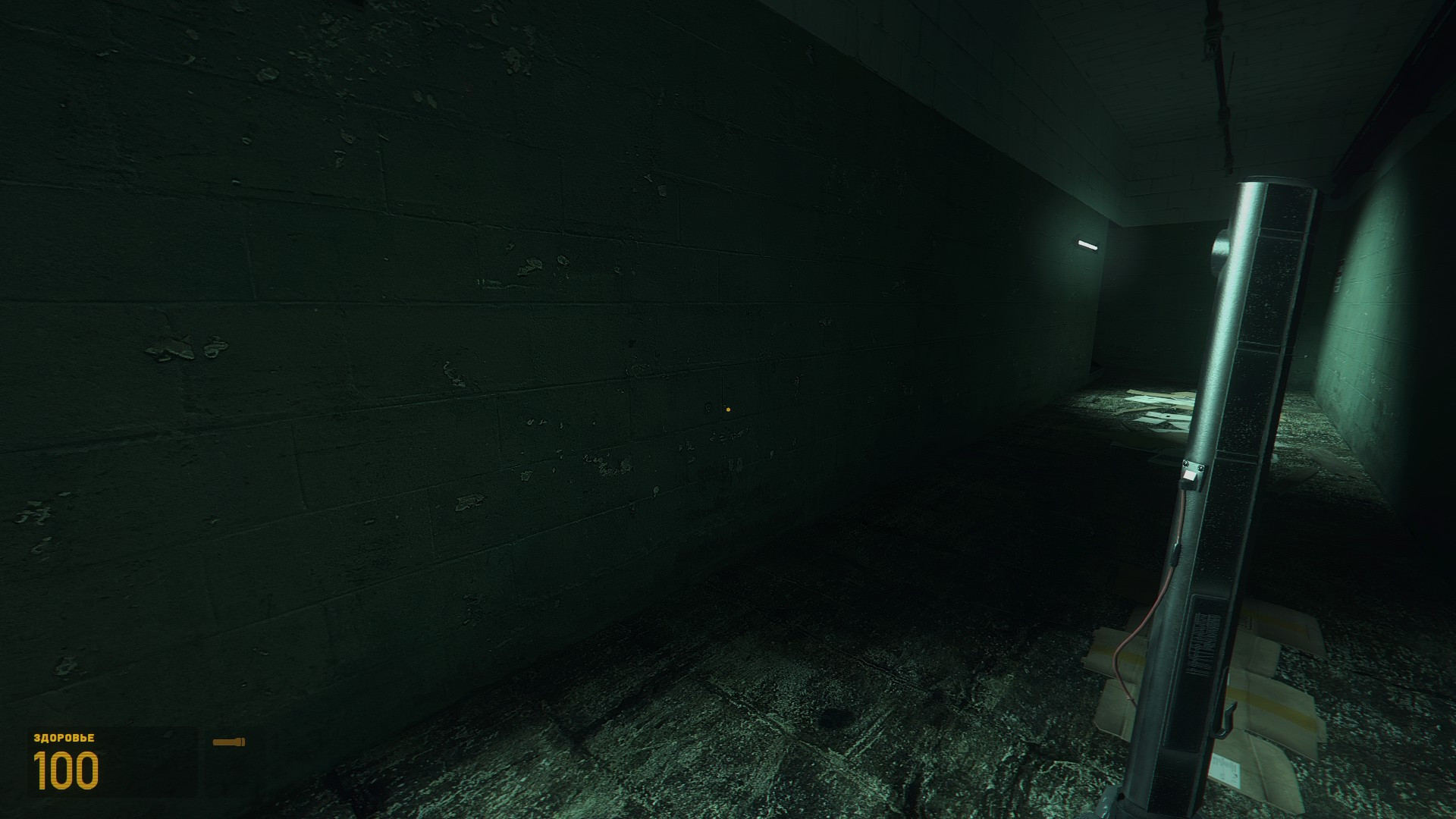Screen dimensions: 1456x819
Task: Click the small yellow dot on the wall
Action: click(x=727, y=409)
